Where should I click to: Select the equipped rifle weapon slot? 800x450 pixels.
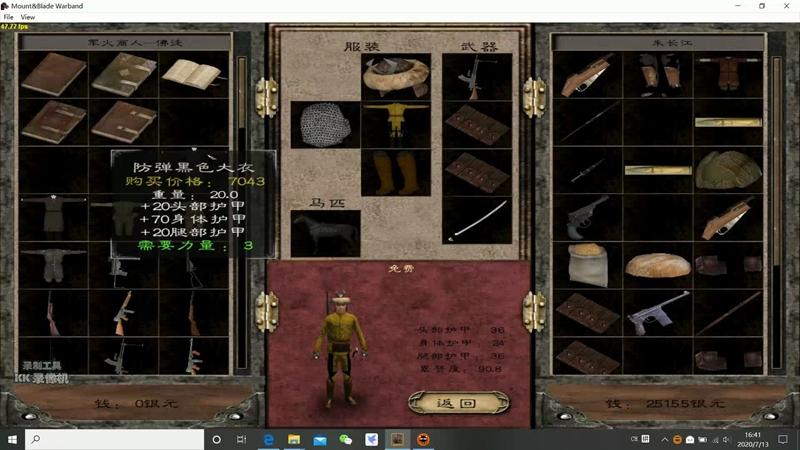pos(476,75)
